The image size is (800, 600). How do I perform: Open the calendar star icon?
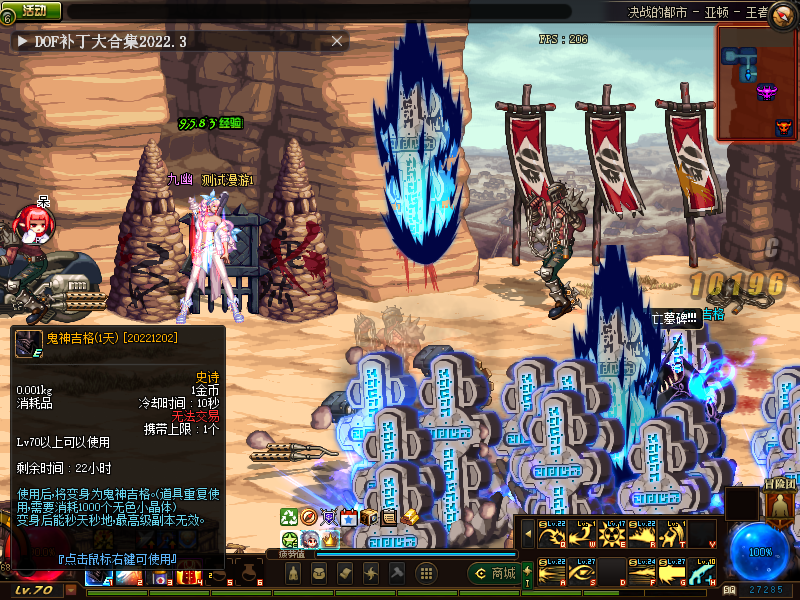(349, 517)
